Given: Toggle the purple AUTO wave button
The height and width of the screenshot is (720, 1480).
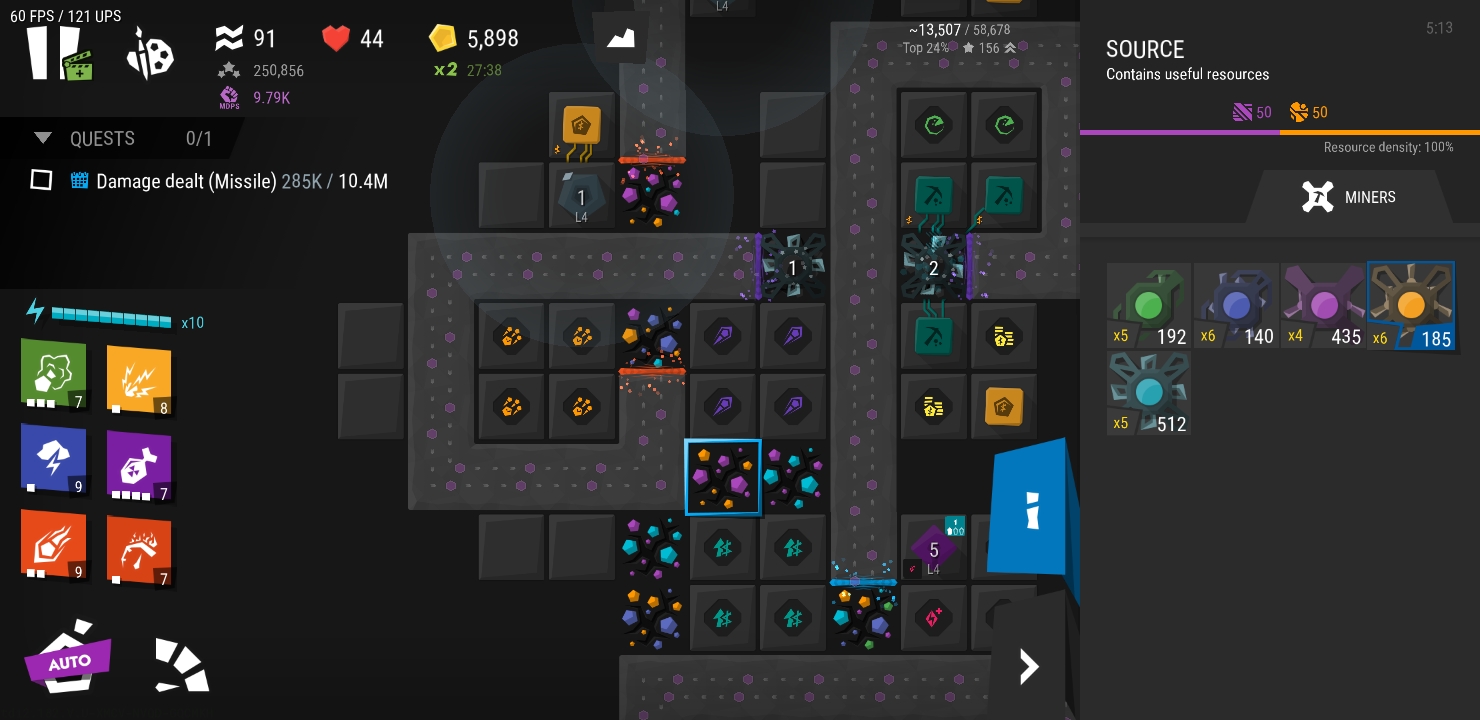Looking at the screenshot, I should [x=68, y=659].
